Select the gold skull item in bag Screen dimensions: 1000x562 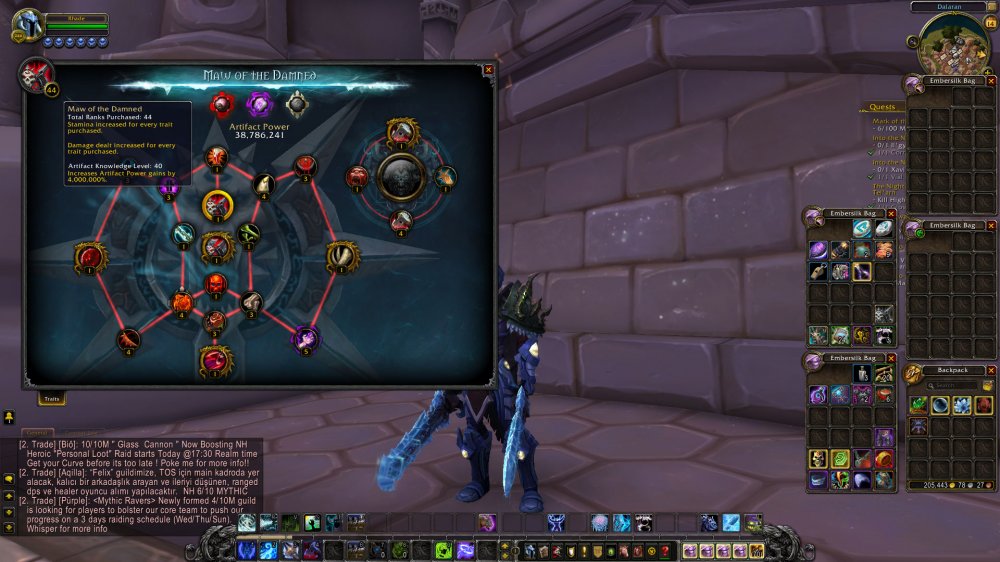tap(818, 459)
